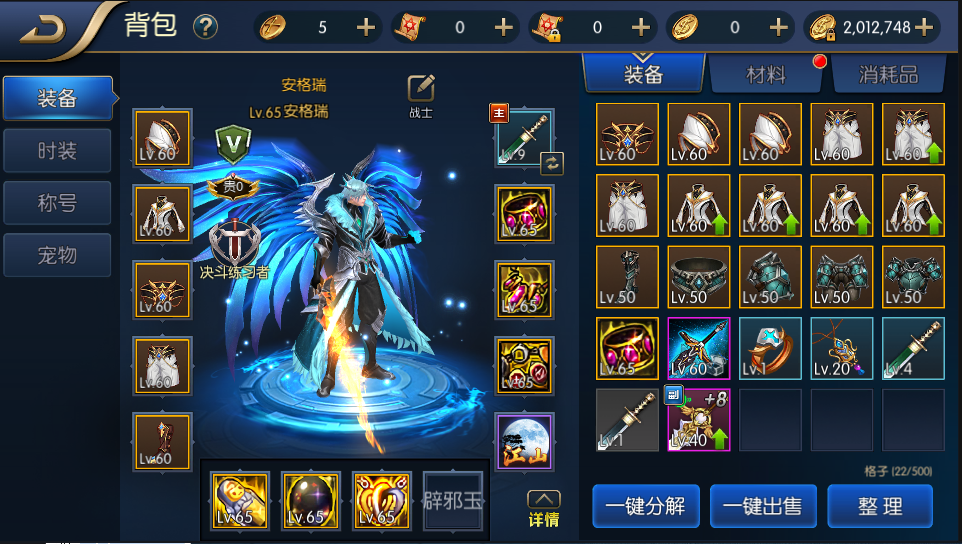Screen dimensions: 962x544
Task: Select the equipped 江山 moon slot
Action: tap(524, 441)
